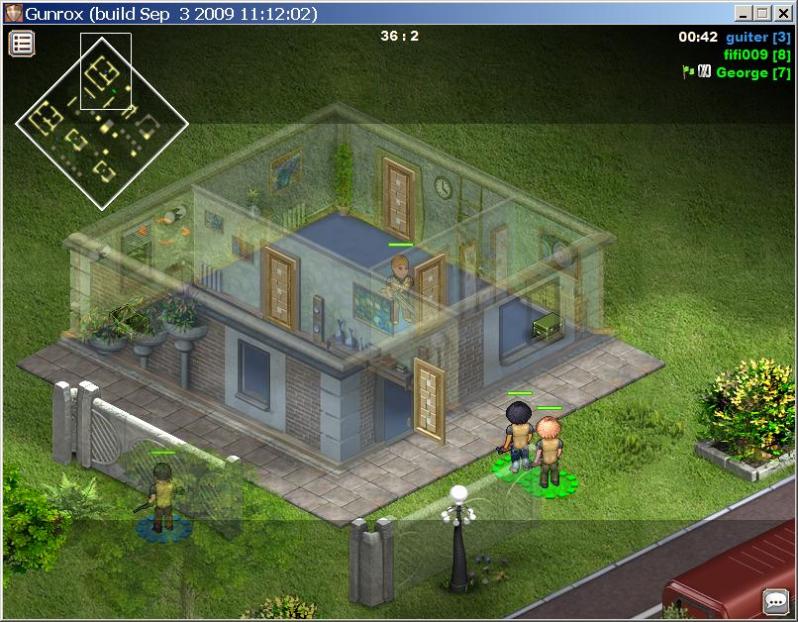Close the Gunrox window
The image size is (798, 622).
pyautogui.click(x=784, y=13)
